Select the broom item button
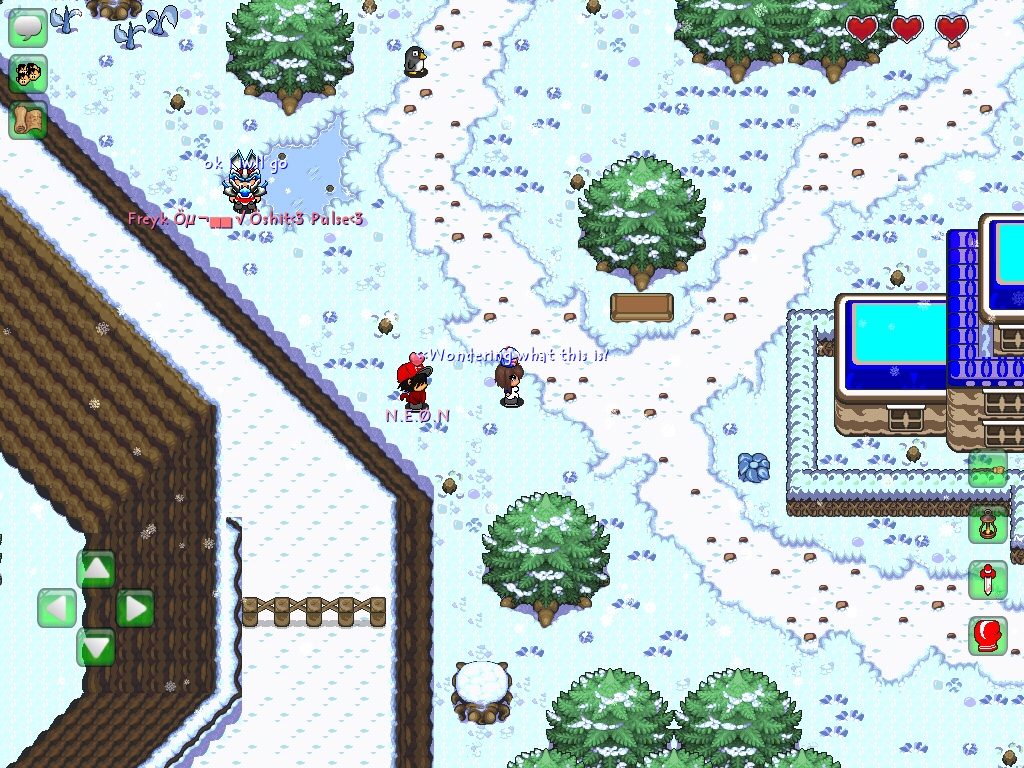Viewport: 1024px width, 768px height. tap(987, 469)
